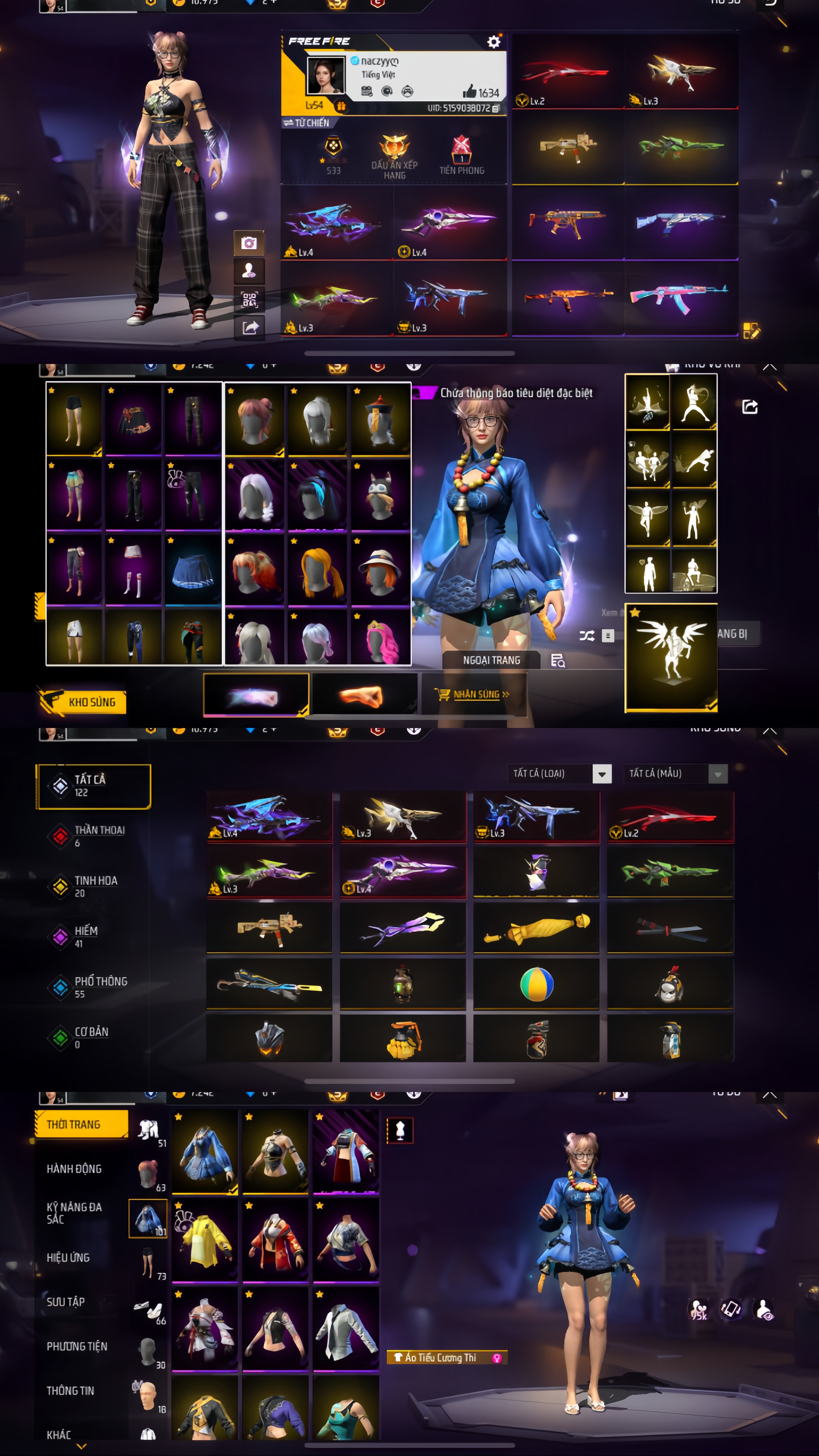Viewport: 819px width, 1456px height.
Task: Open the PHƯƠNG TIỆN vehicles tab
Action: pos(77,1346)
